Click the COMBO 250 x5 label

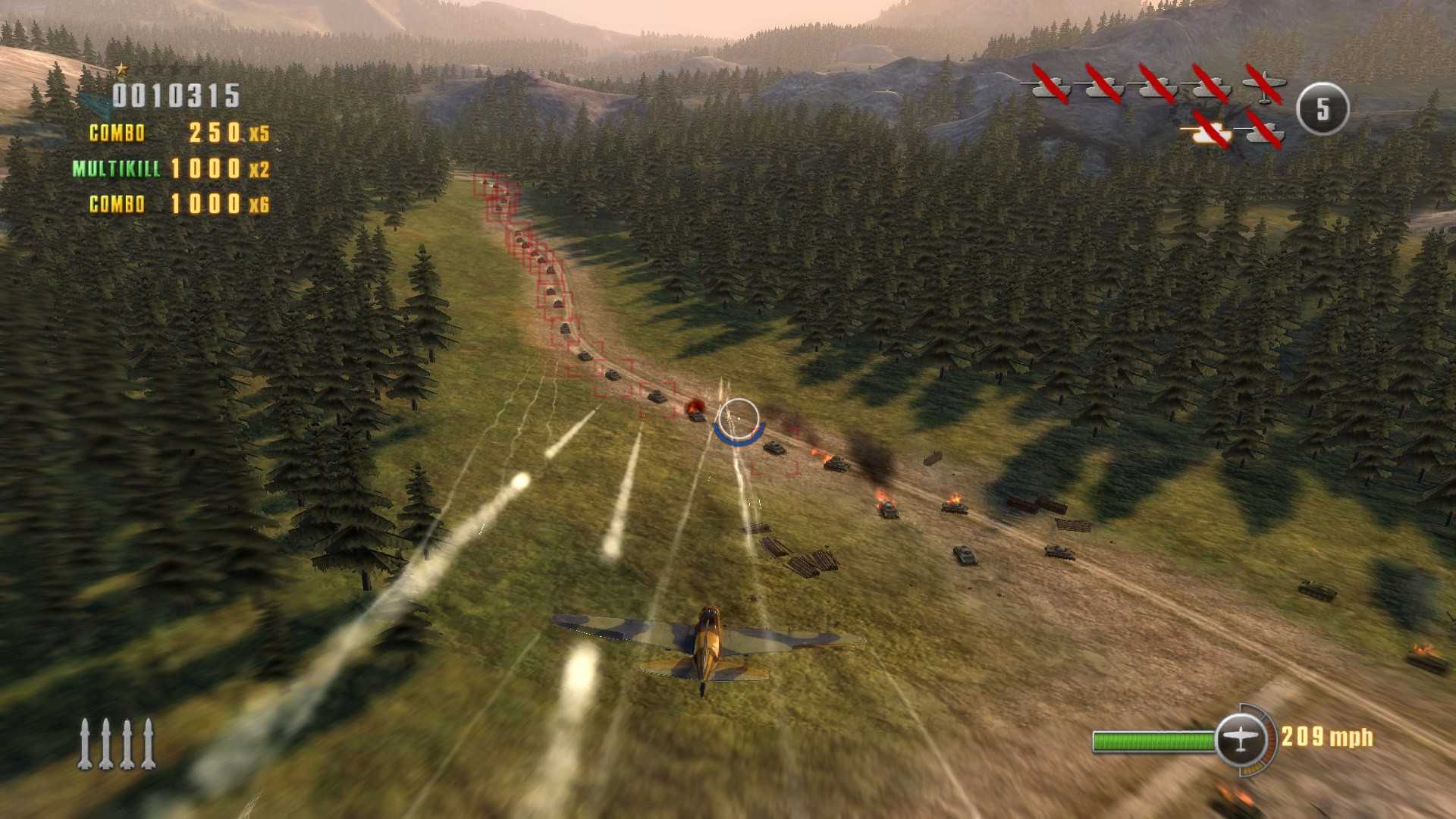pos(182,133)
